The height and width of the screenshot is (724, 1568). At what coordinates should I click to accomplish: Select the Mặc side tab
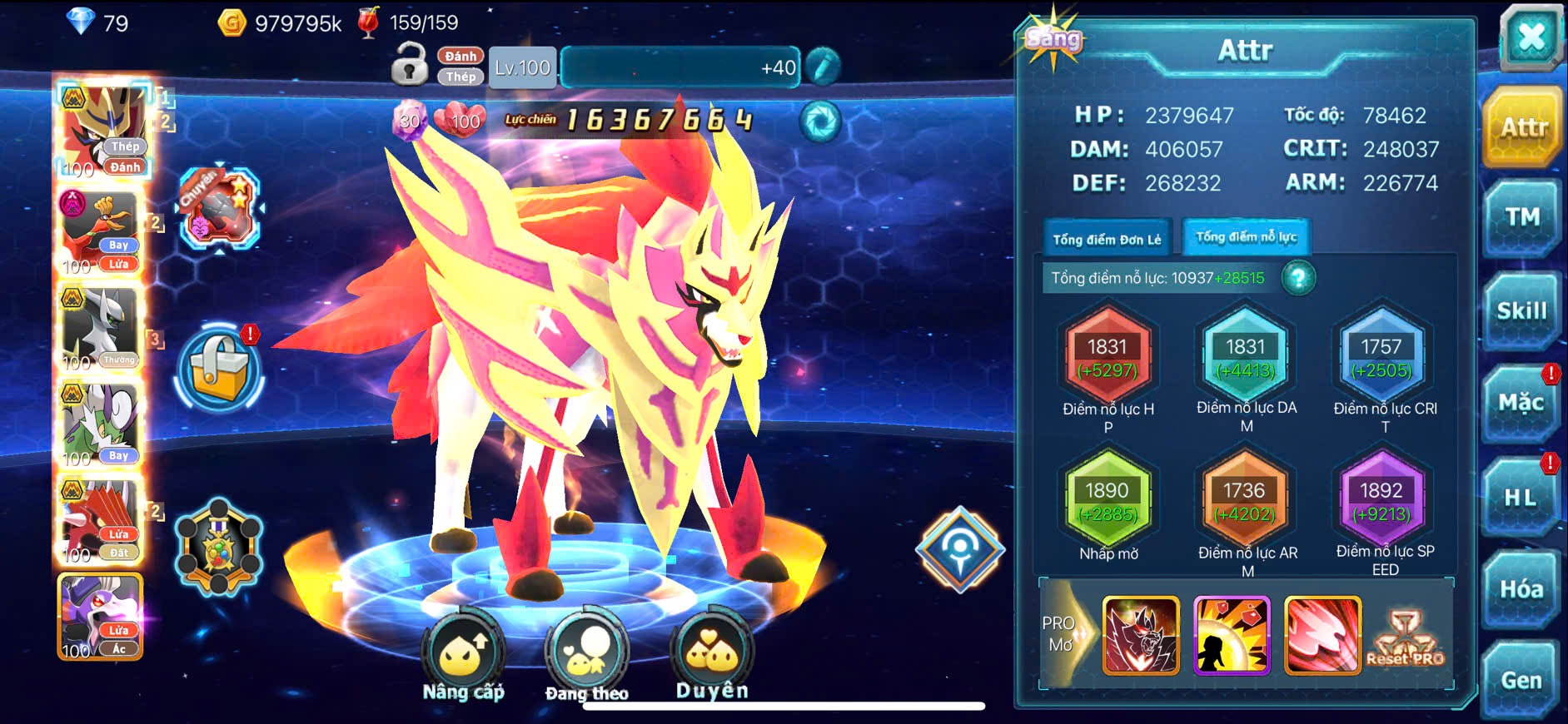1521,404
